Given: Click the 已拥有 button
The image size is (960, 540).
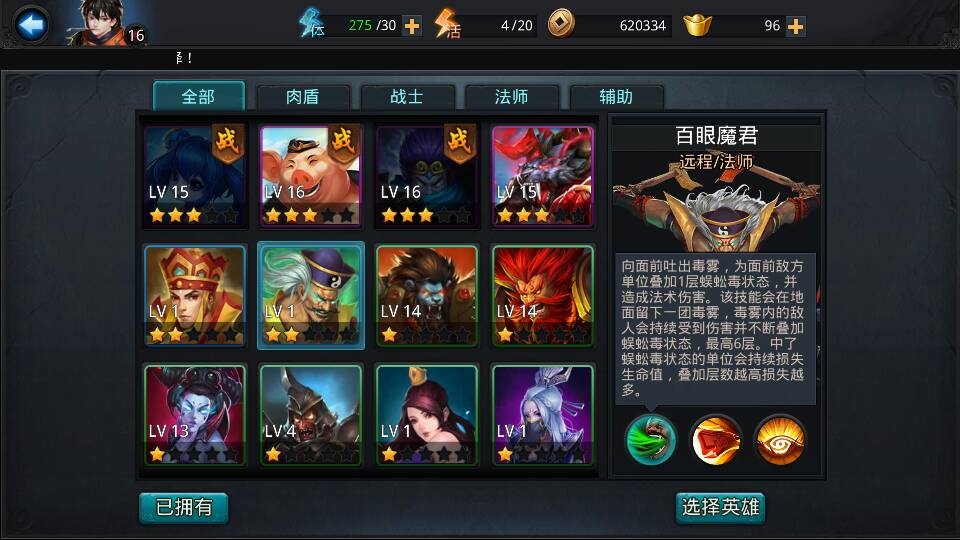Looking at the screenshot, I should click(183, 507).
